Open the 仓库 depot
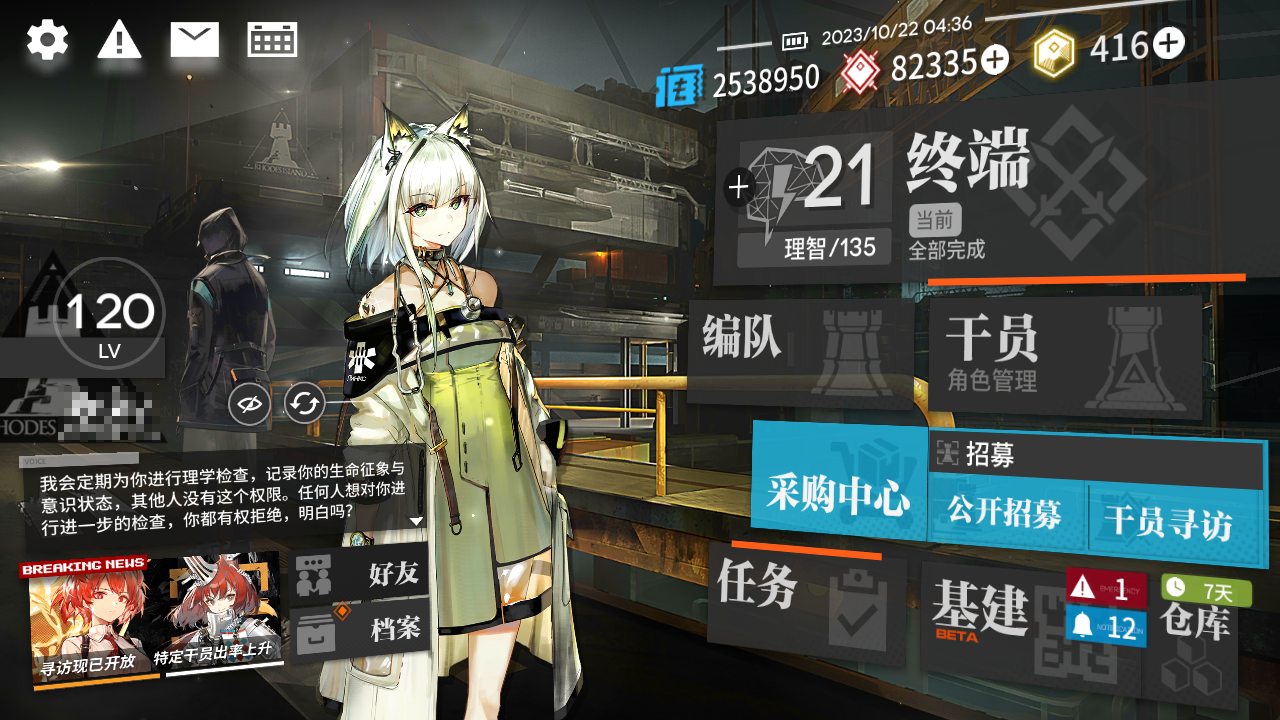 click(x=1195, y=640)
